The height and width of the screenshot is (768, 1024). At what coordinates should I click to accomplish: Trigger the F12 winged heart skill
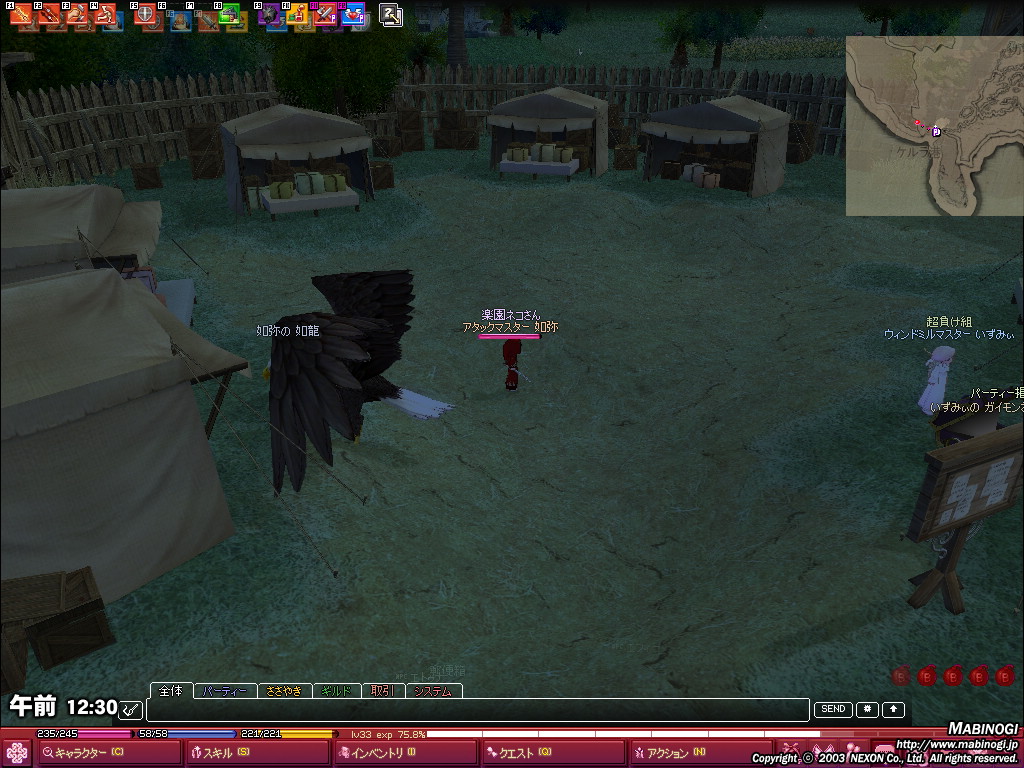coord(352,14)
